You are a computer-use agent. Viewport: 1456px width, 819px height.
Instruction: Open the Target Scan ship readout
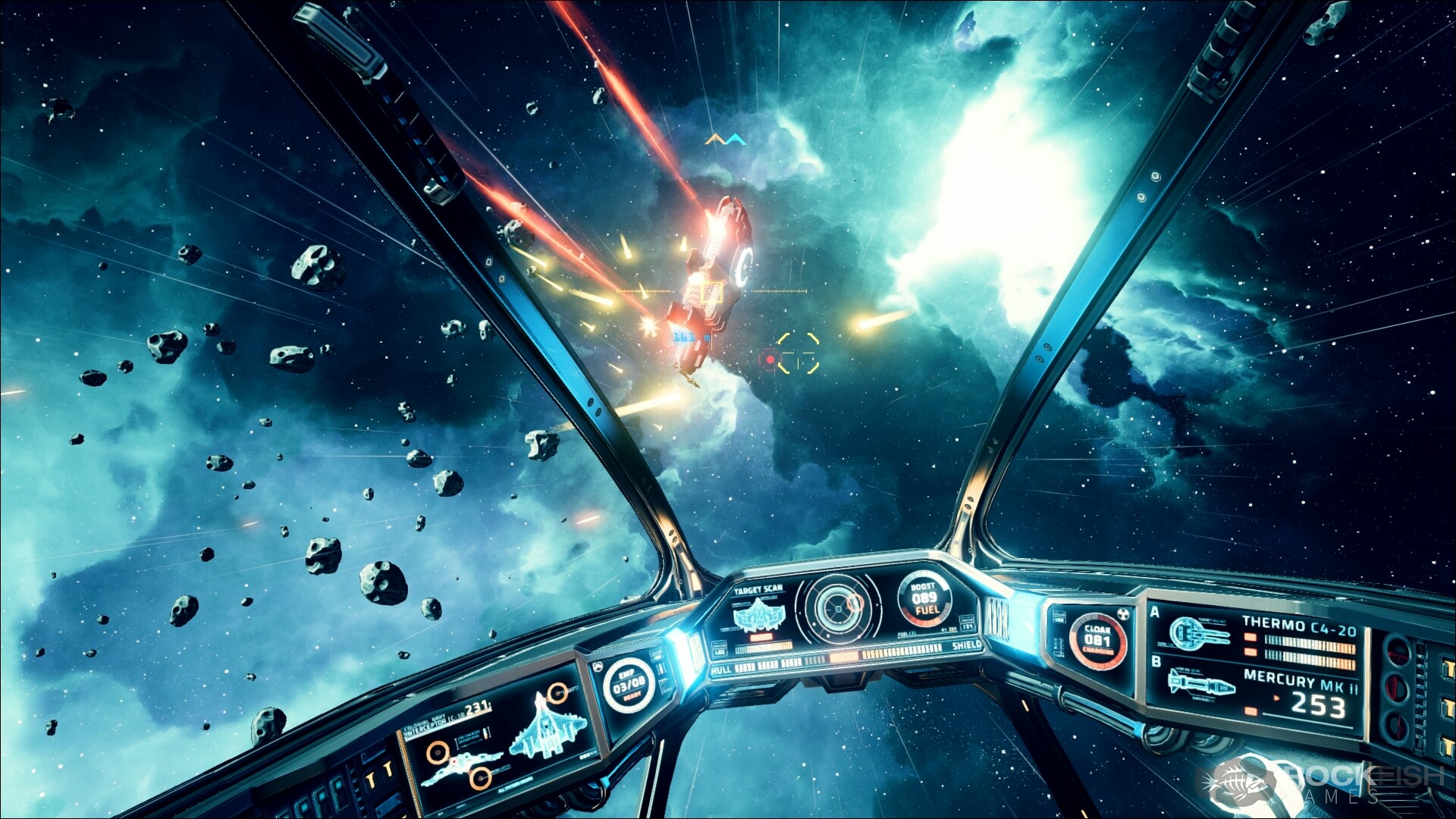point(758,612)
